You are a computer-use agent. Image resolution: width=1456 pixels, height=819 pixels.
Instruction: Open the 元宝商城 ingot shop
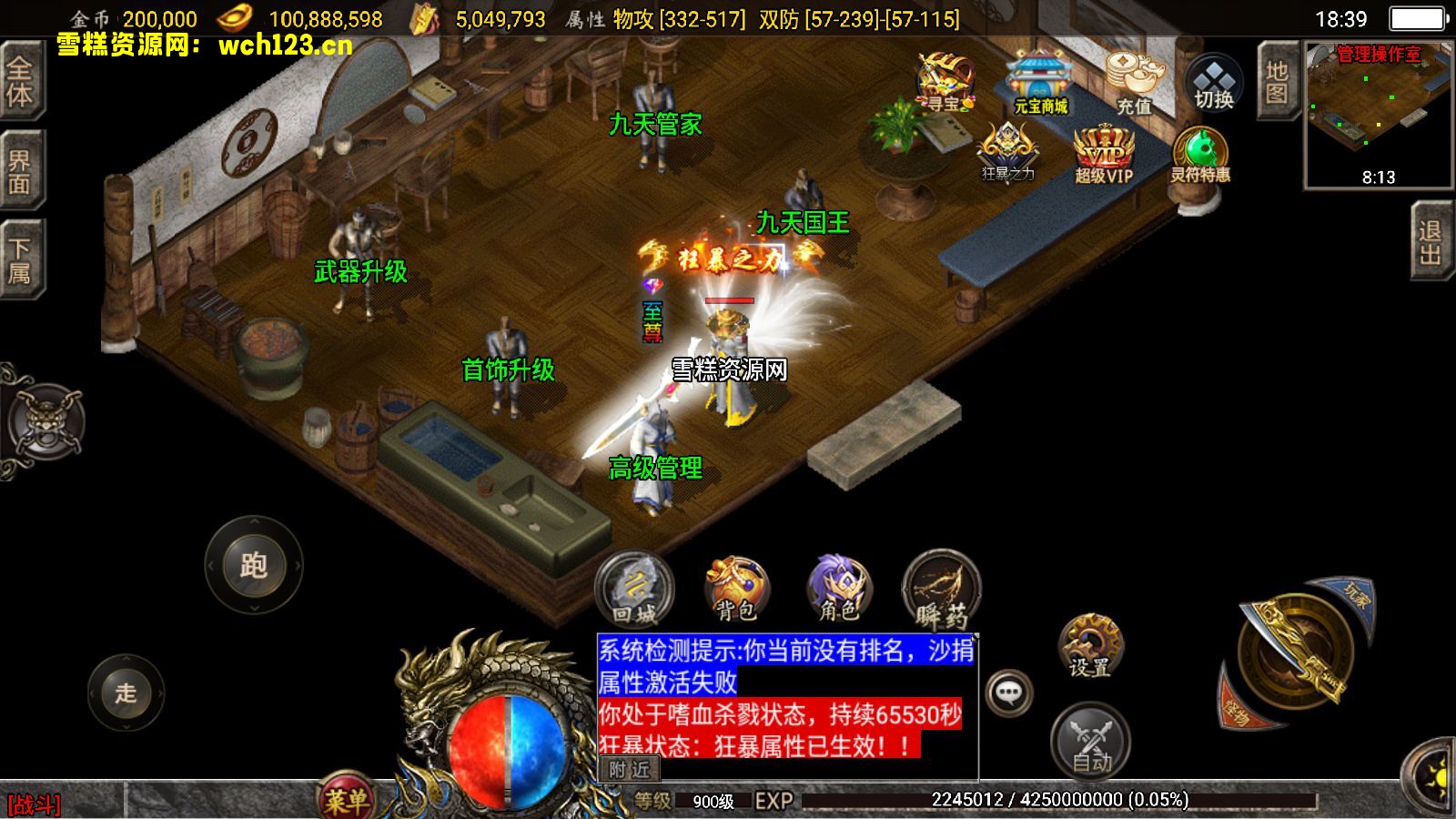(x=1036, y=82)
